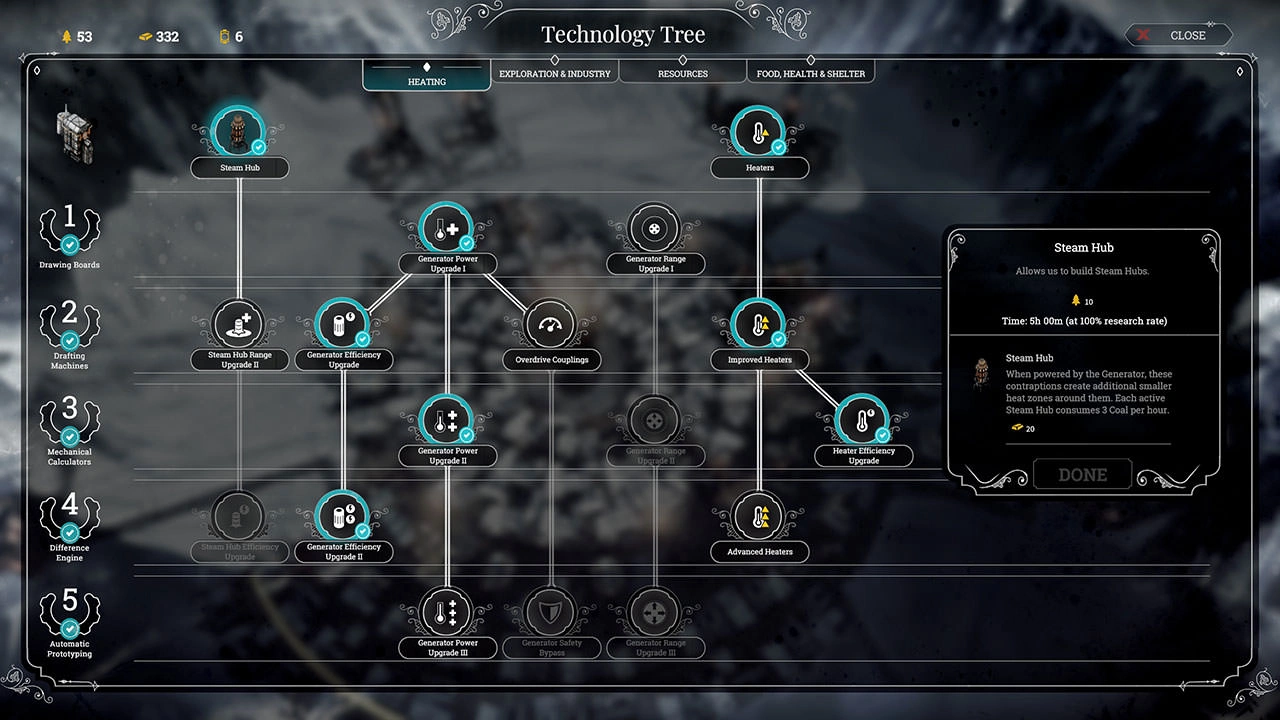Choose the Advanced Heaters technology
The height and width of the screenshot is (720, 1280).
[x=759, y=518]
